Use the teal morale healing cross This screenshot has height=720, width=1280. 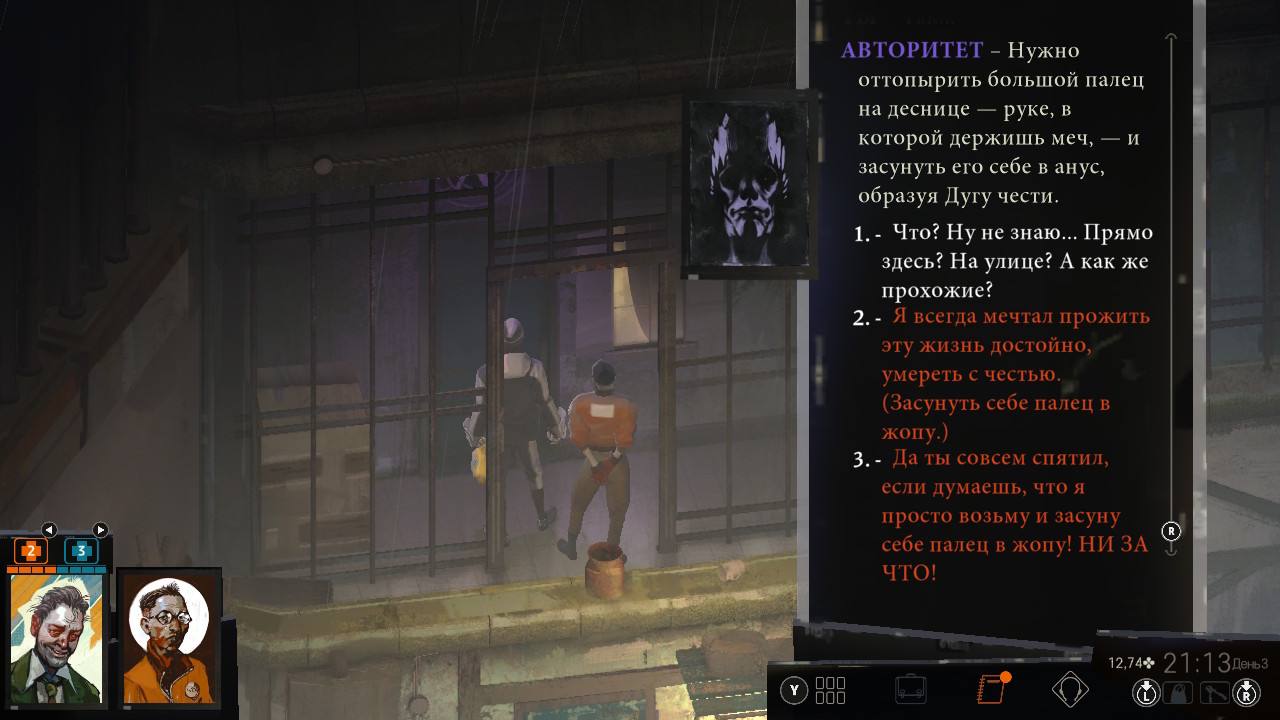click(x=81, y=551)
